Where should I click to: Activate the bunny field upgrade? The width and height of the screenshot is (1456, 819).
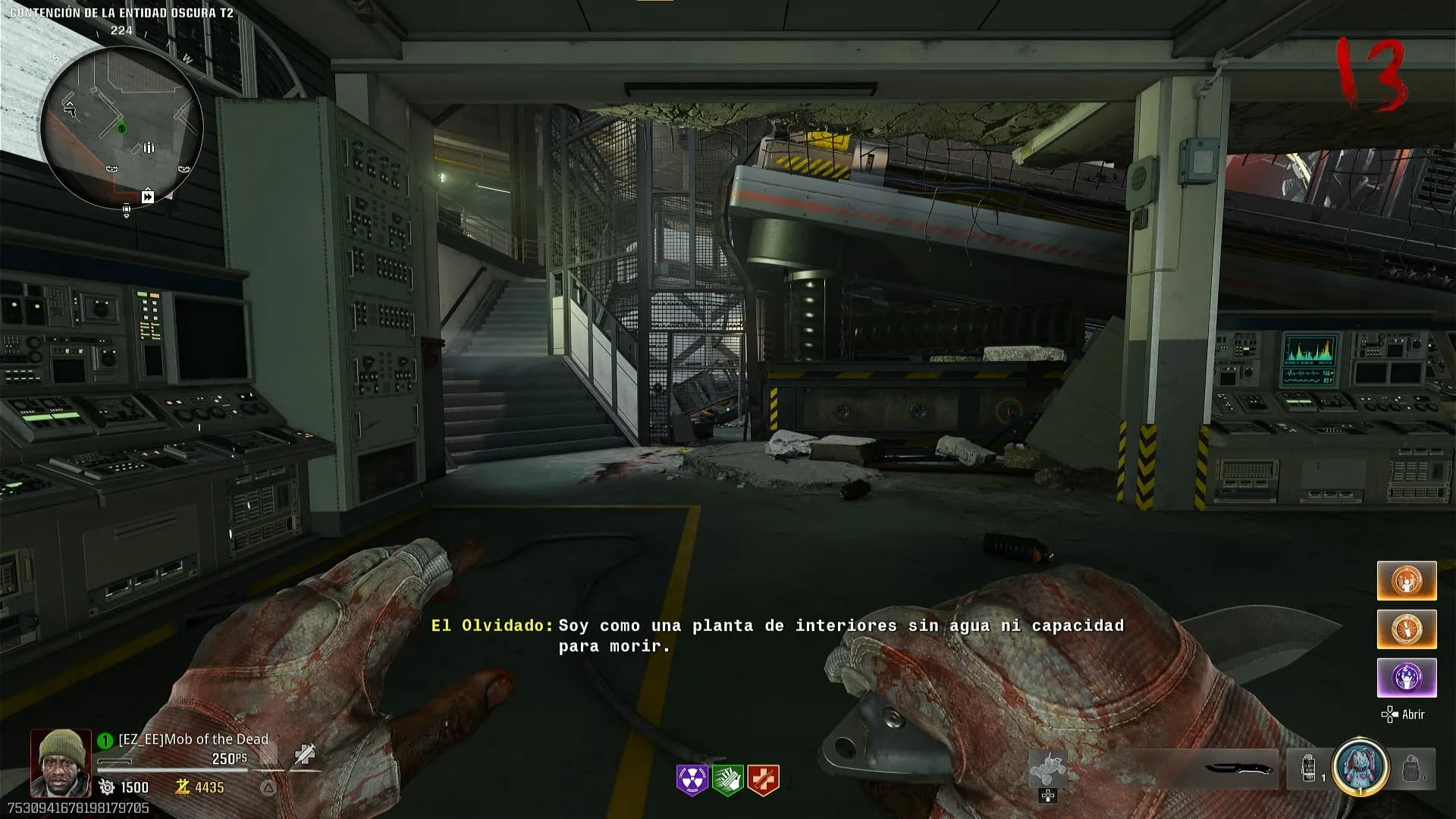pos(1360,767)
